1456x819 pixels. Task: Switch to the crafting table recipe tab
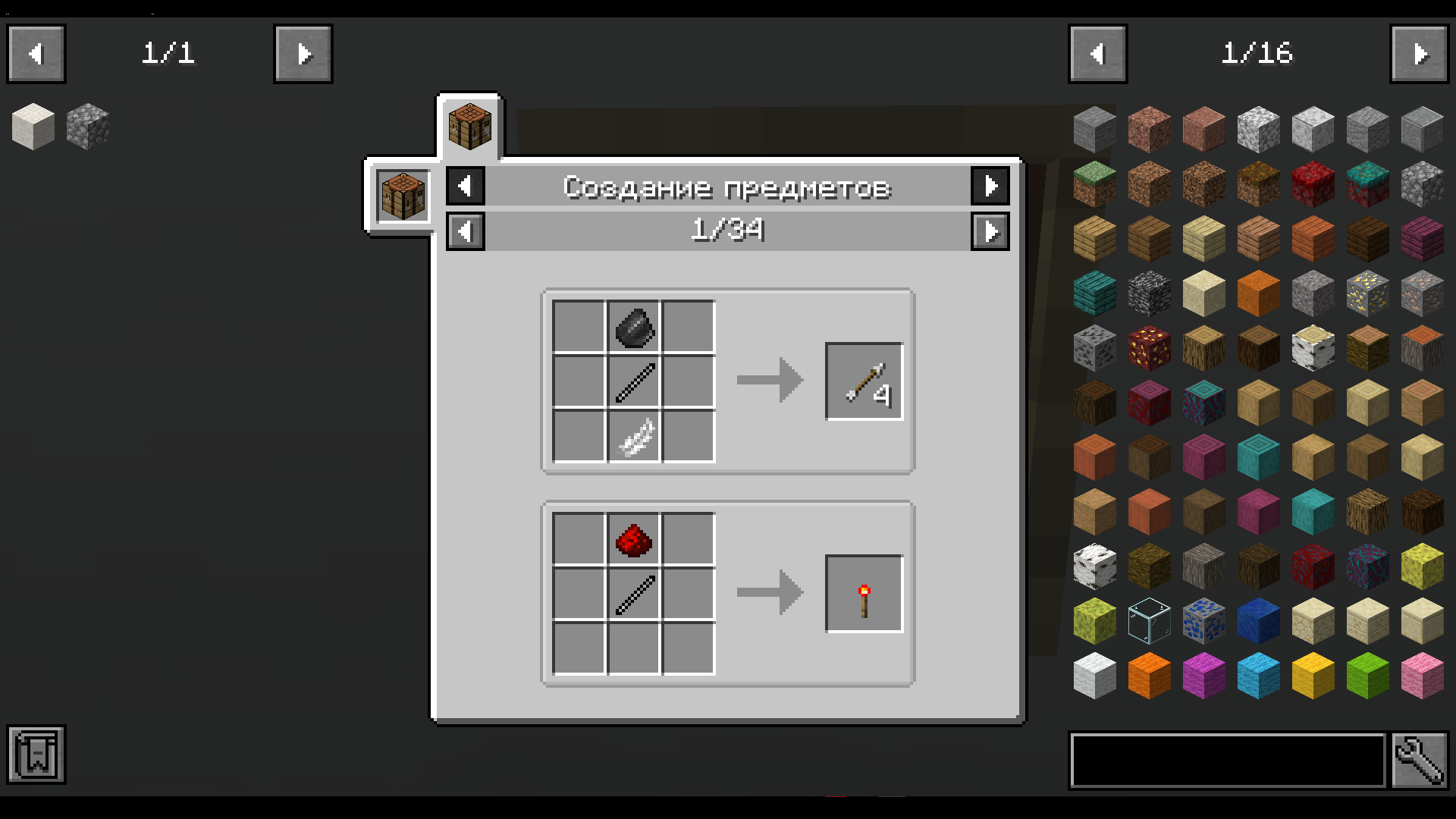pyautogui.click(x=469, y=125)
